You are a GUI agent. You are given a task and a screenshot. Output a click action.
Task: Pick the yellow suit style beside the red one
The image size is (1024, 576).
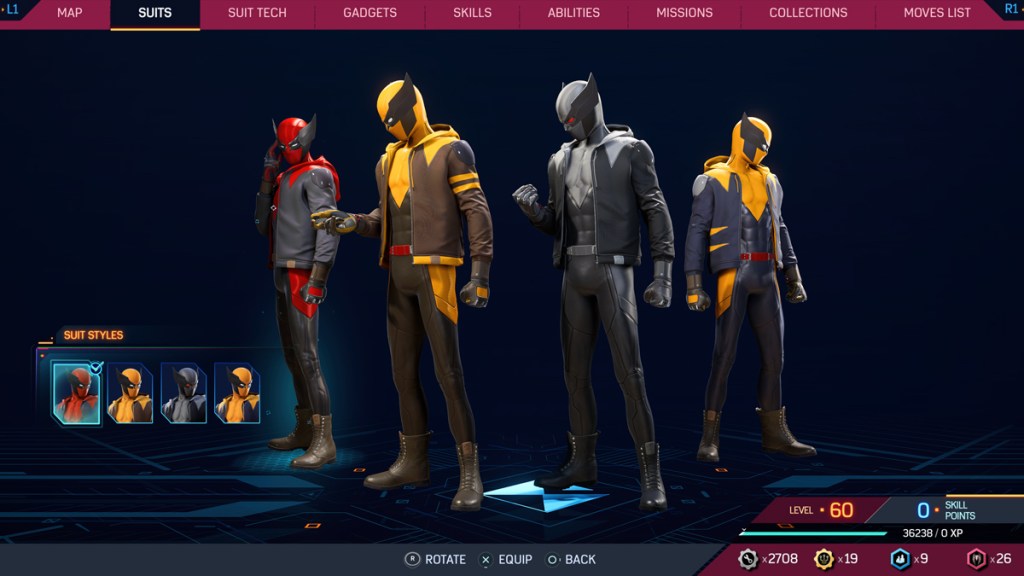point(131,393)
